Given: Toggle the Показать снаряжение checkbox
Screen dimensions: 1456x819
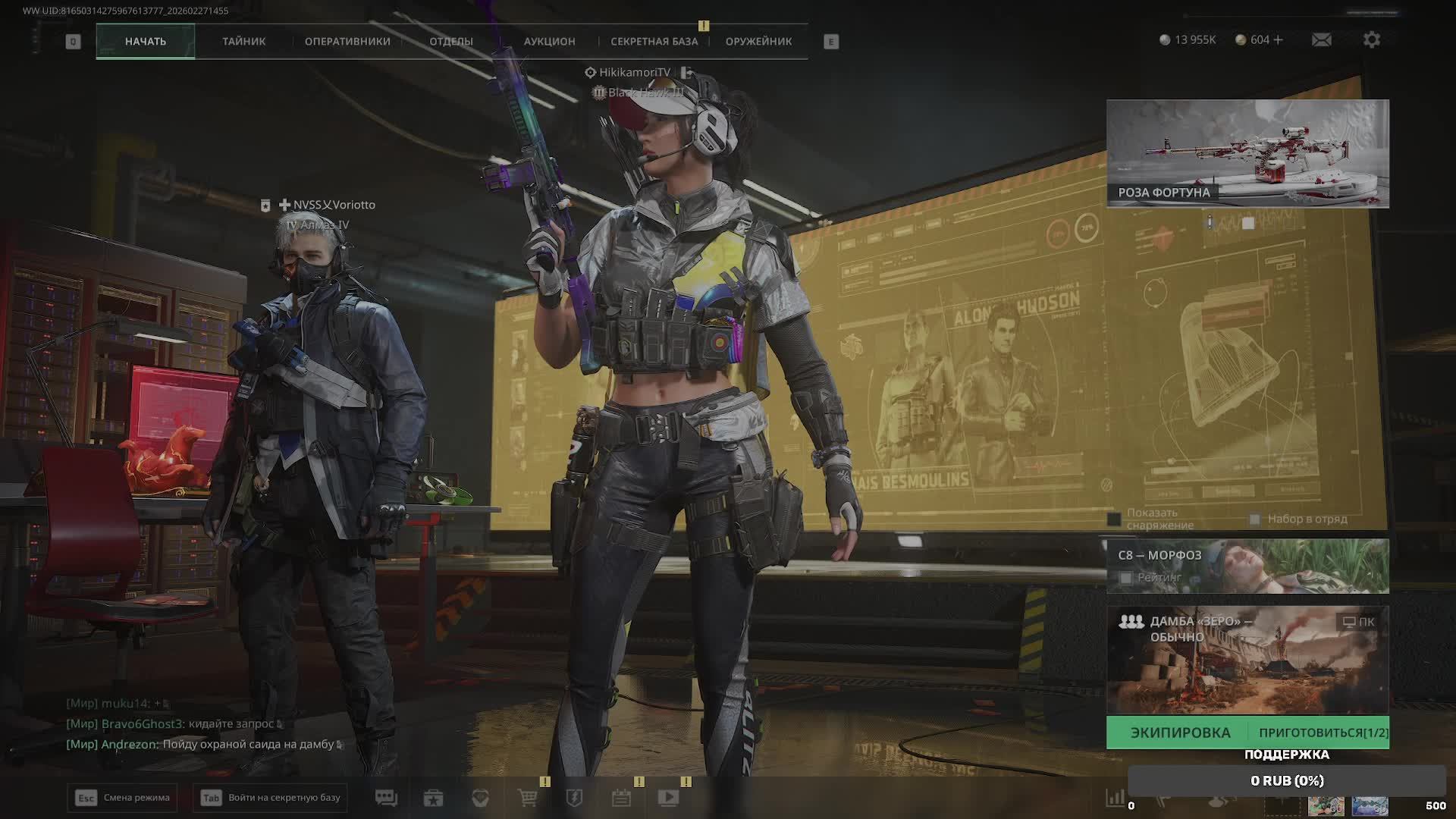Looking at the screenshot, I should pyautogui.click(x=1114, y=519).
